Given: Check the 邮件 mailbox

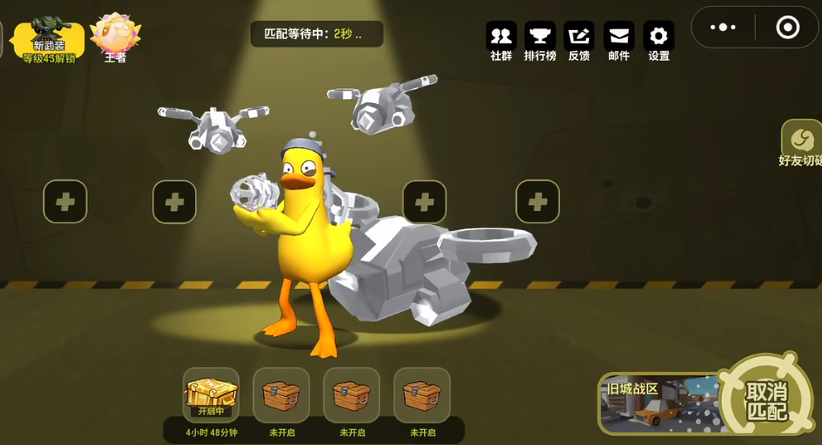Looking at the screenshot, I should pos(619,39).
